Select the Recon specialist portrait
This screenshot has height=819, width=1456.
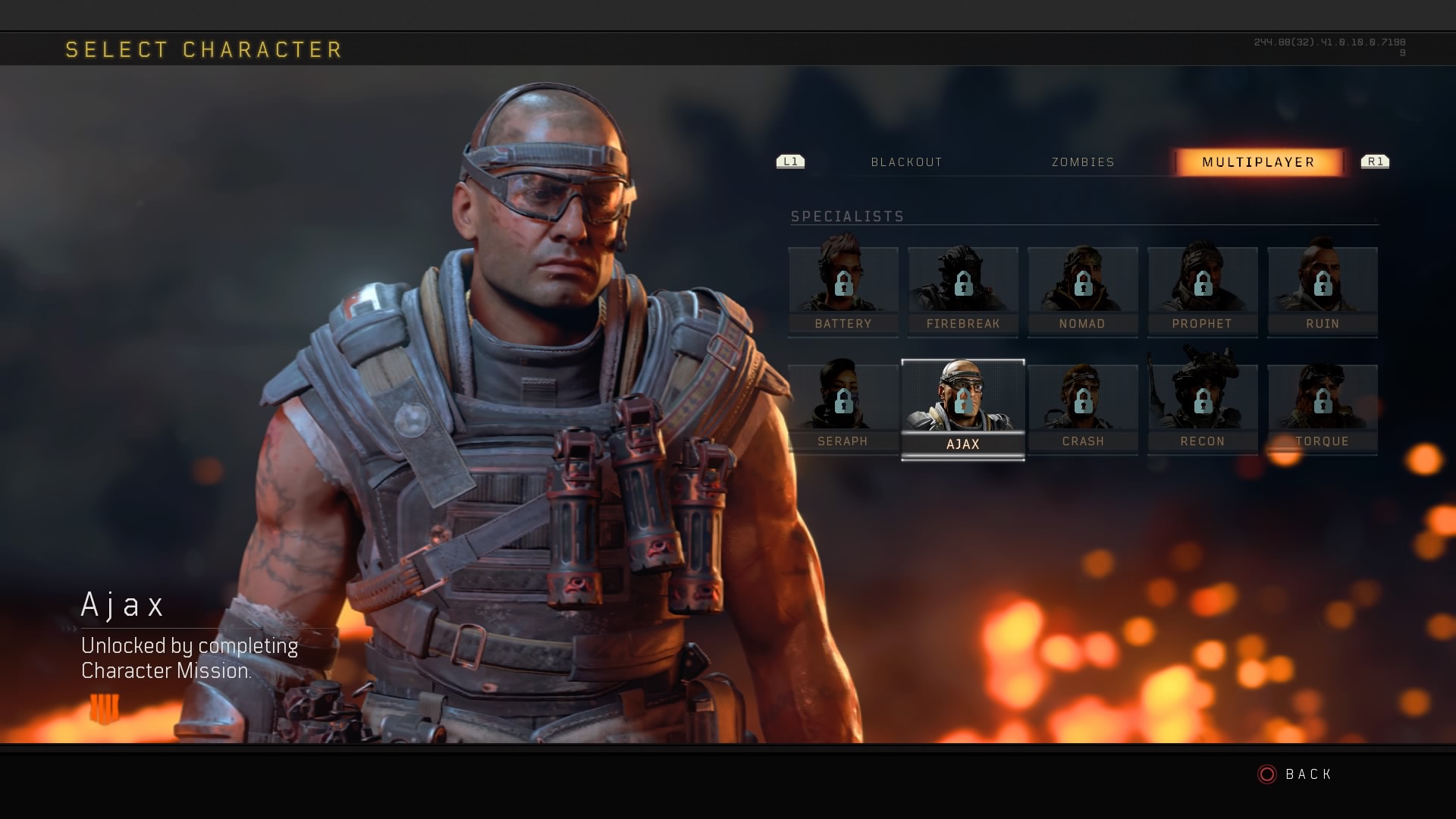[1202, 409]
